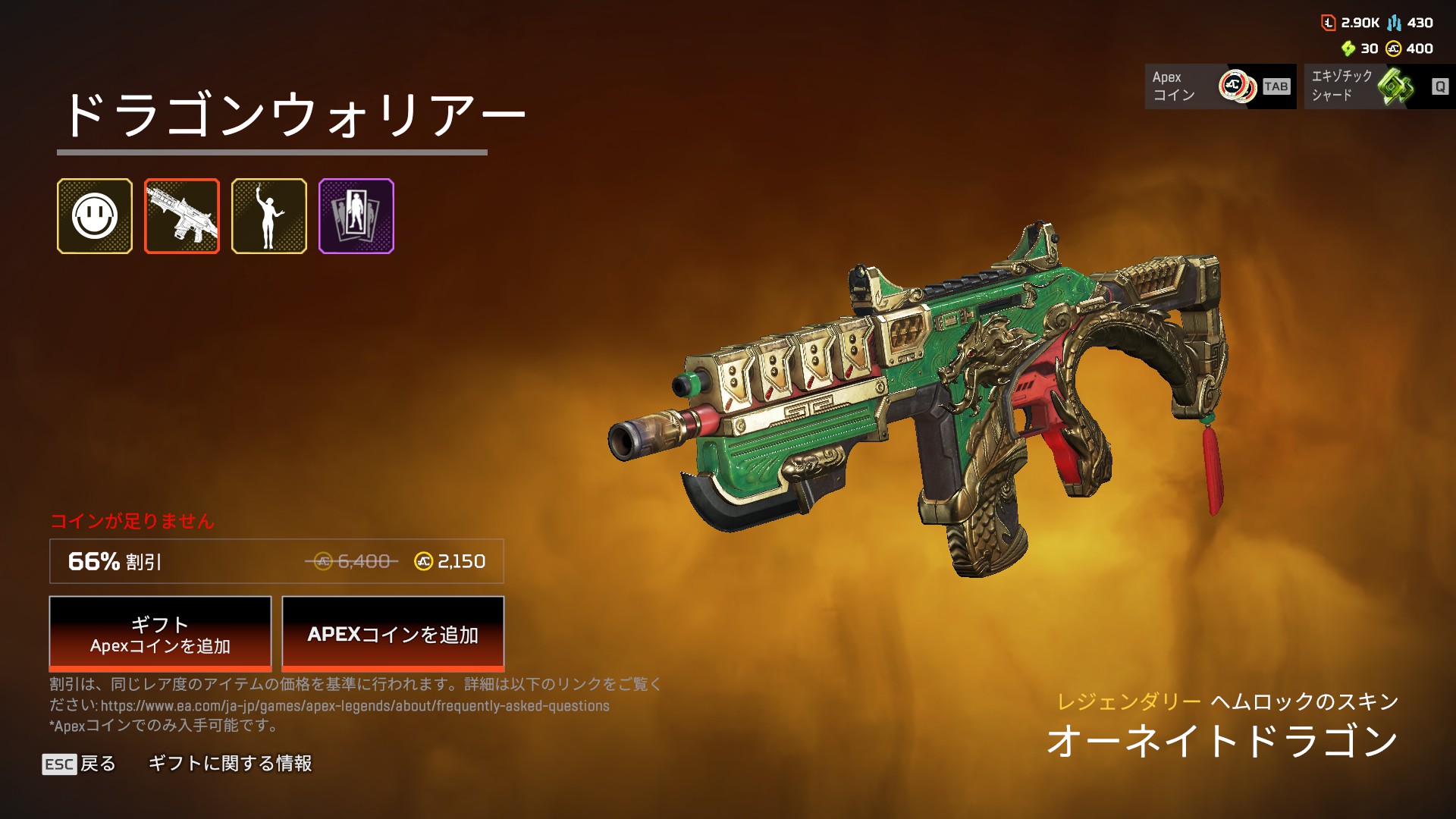Pick the purple banner frame item

click(356, 216)
